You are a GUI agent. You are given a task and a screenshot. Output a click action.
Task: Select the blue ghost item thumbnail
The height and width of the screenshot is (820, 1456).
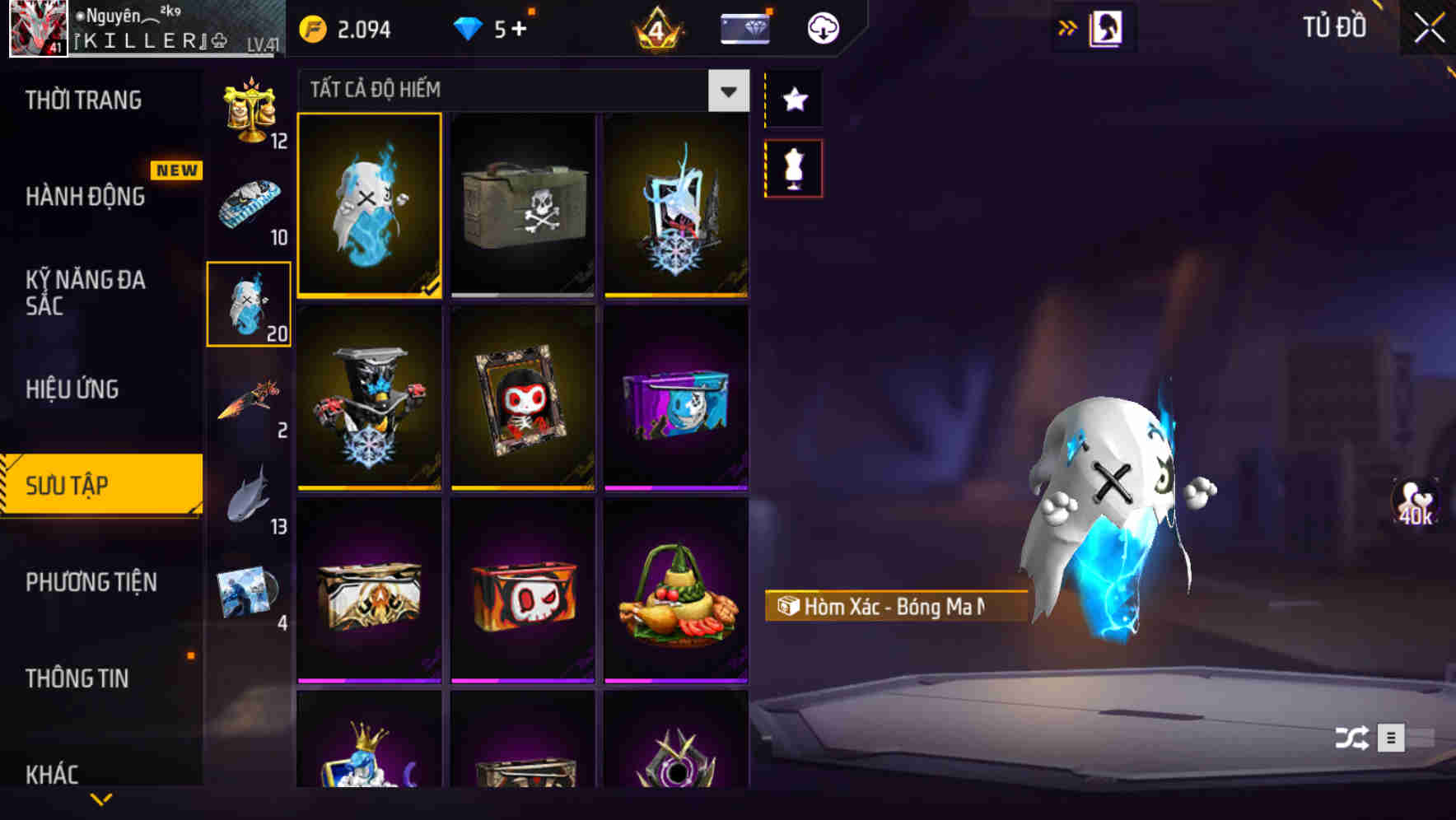(x=369, y=206)
